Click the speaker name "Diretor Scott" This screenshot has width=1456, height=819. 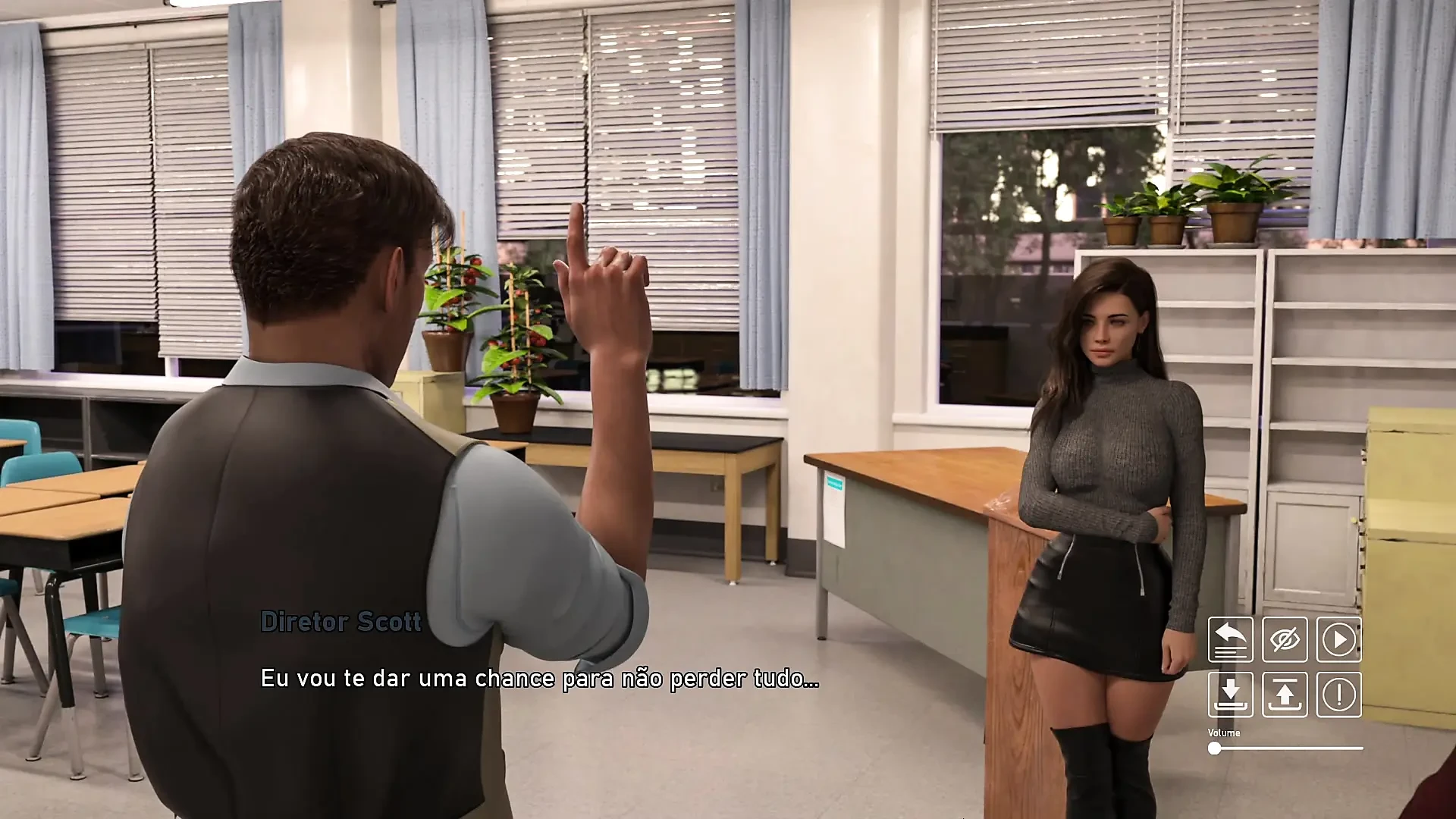(x=340, y=621)
